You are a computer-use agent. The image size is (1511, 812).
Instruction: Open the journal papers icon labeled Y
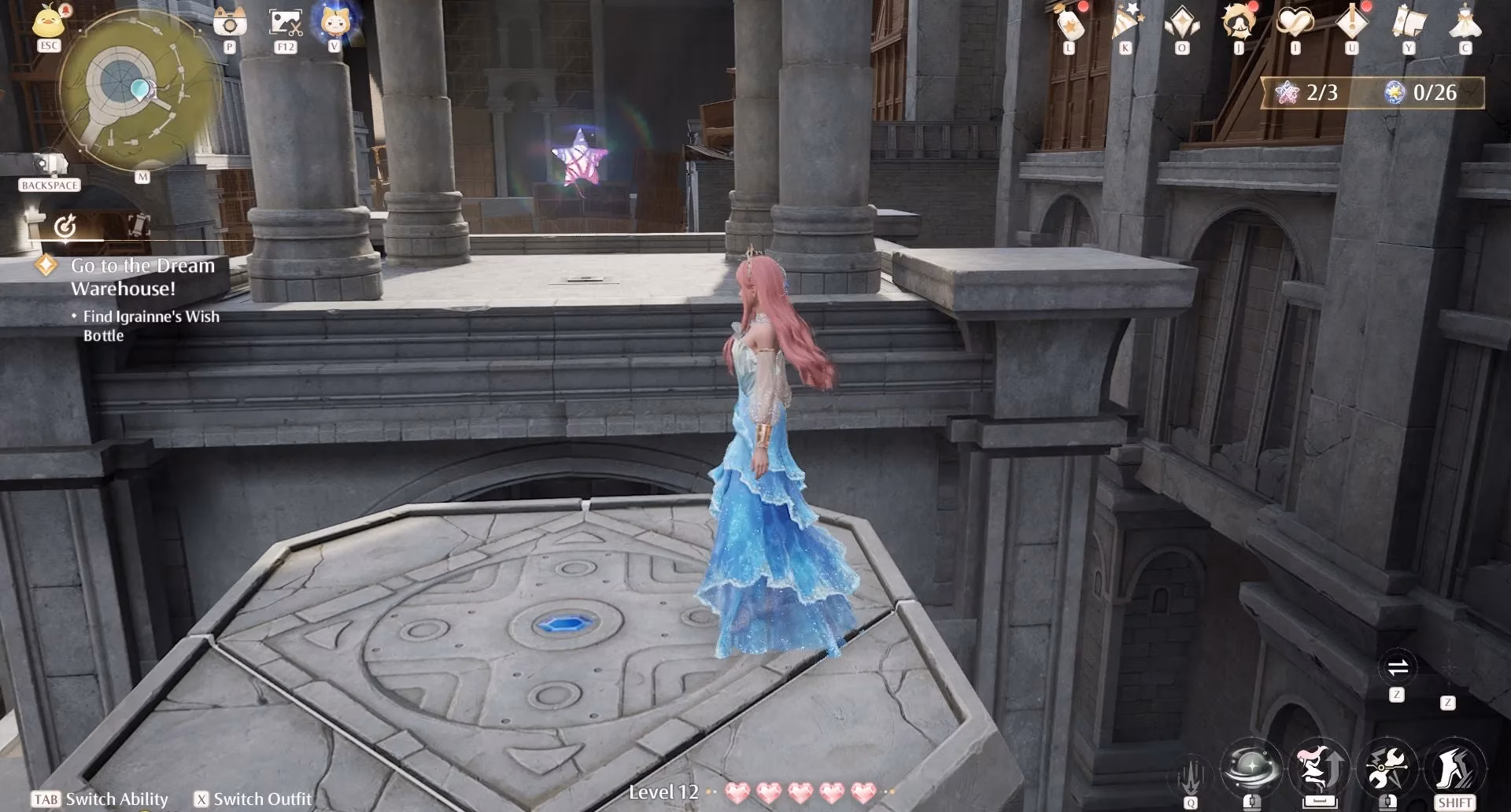click(x=1409, y=20)
